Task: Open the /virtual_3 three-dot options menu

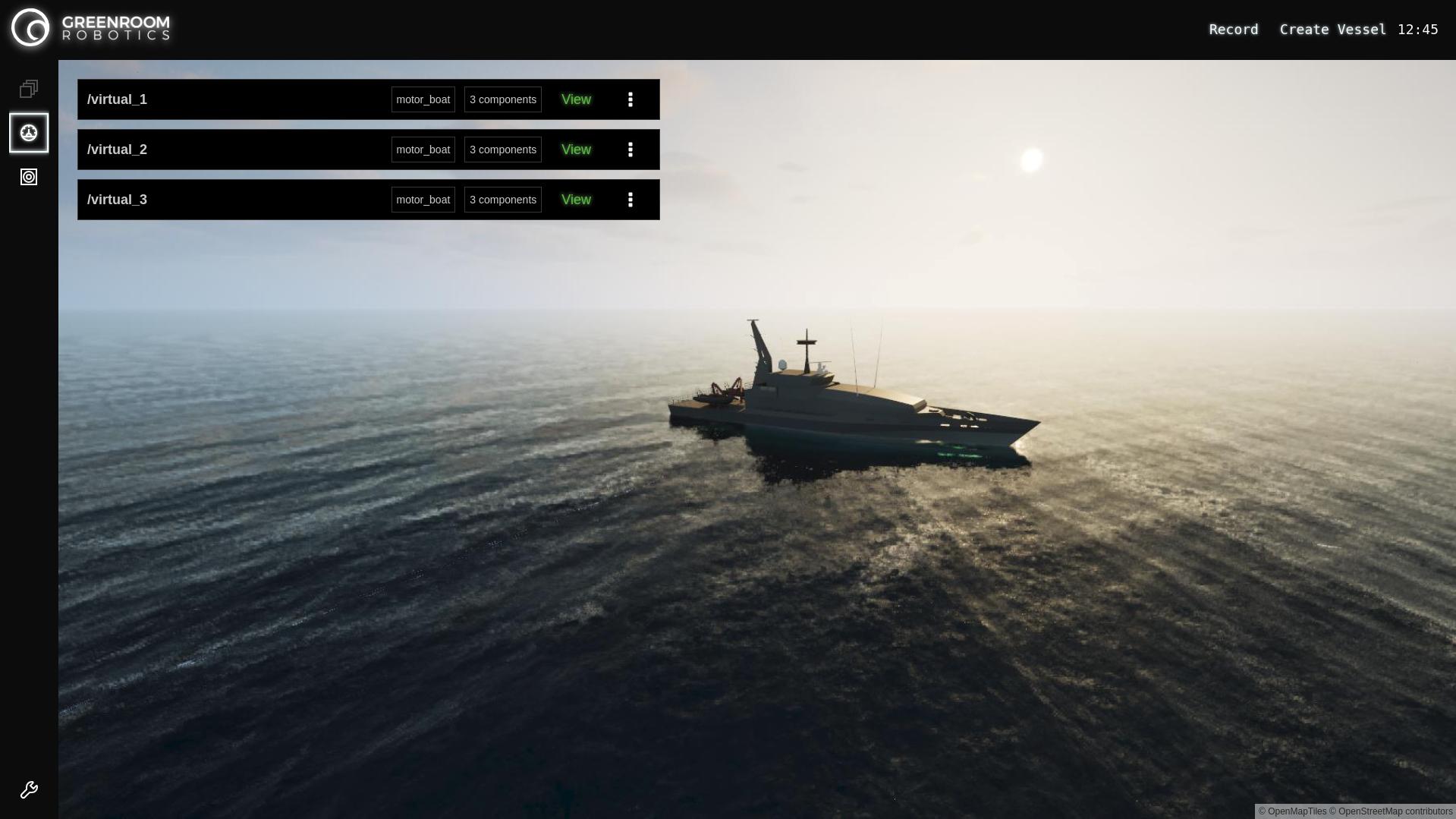Action: [630, 200]
